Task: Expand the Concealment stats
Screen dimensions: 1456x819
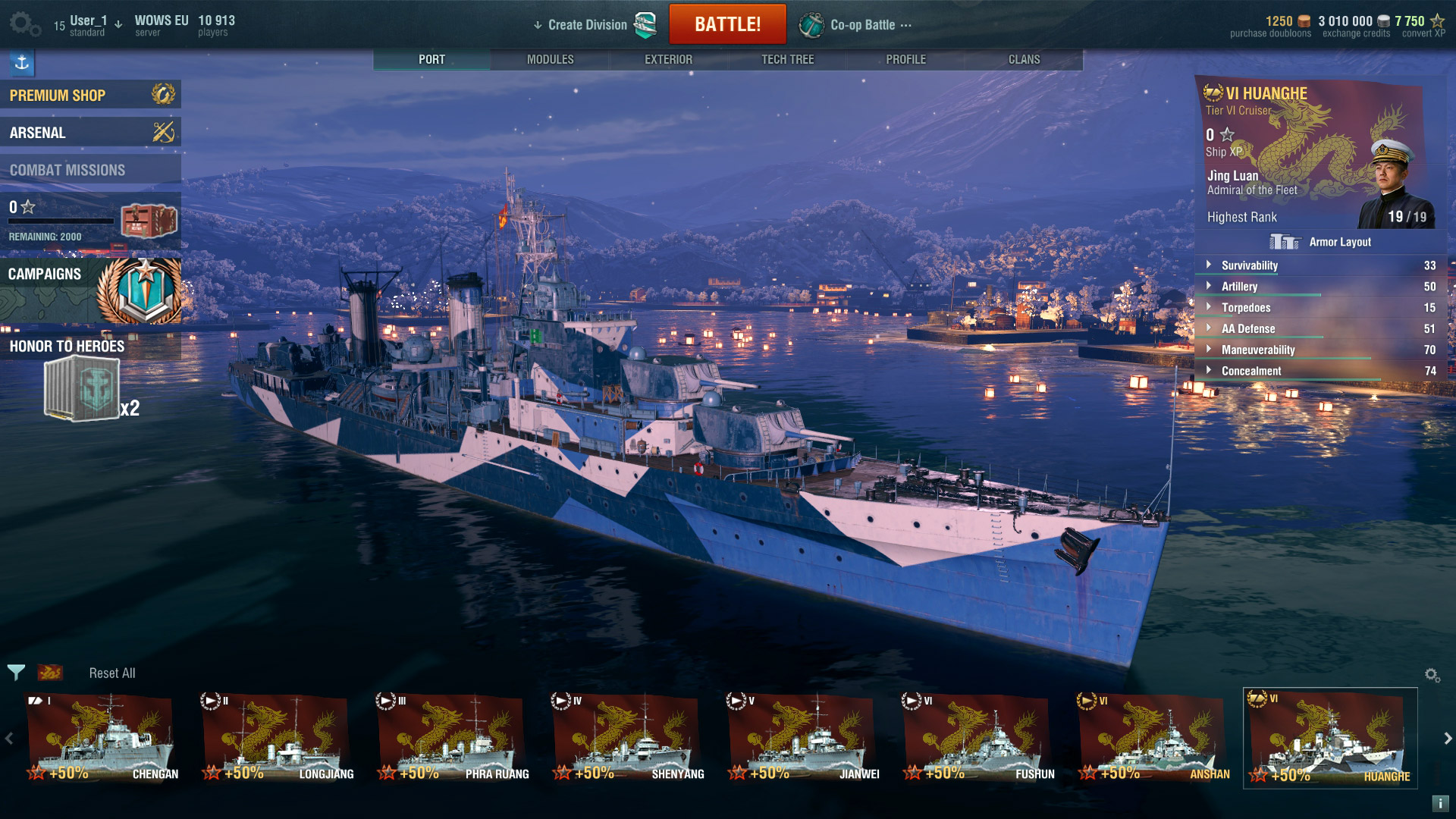Action: [x=1250, y=371]
